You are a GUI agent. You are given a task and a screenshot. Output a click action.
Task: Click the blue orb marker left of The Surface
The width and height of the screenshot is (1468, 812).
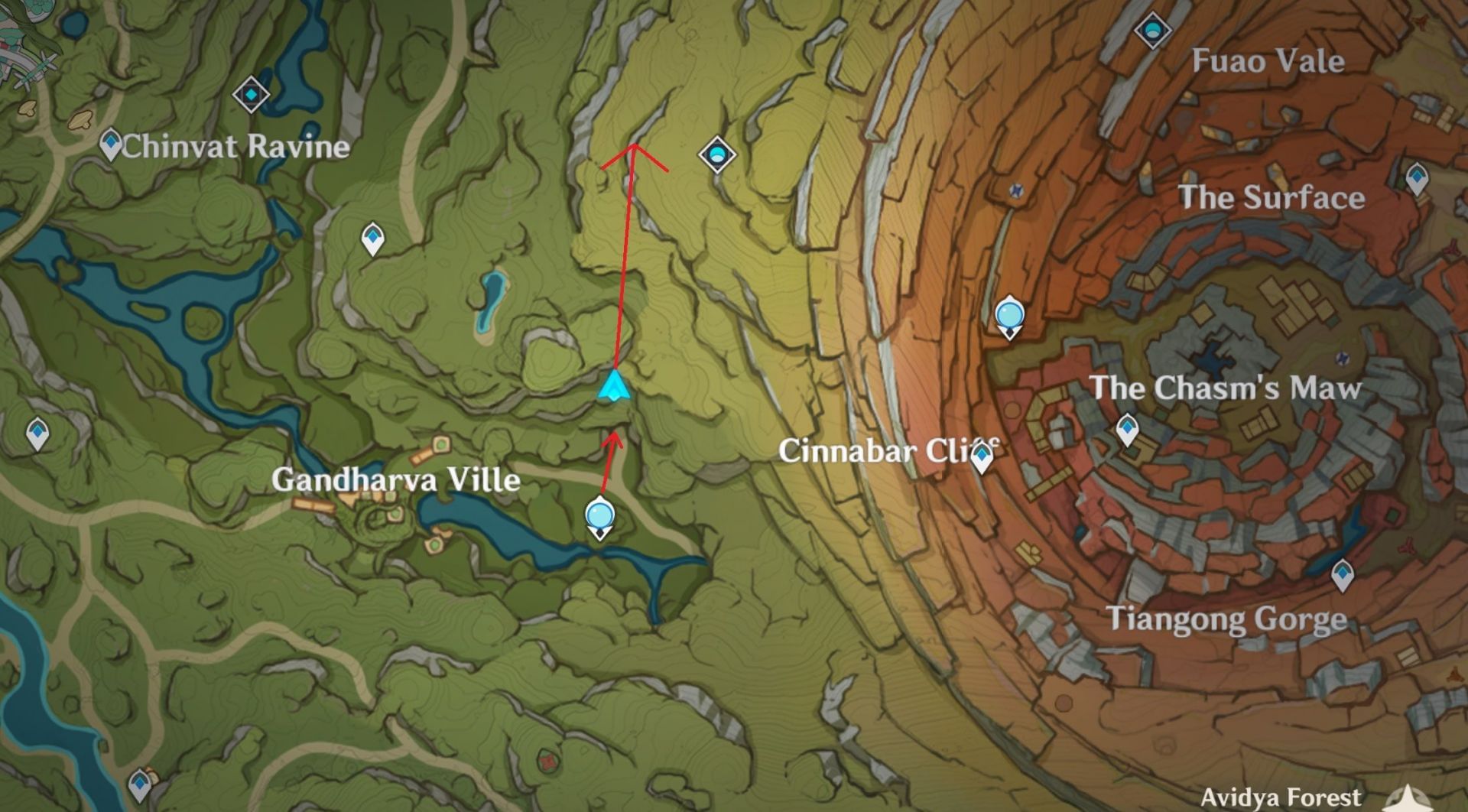tap(1011, 314)
